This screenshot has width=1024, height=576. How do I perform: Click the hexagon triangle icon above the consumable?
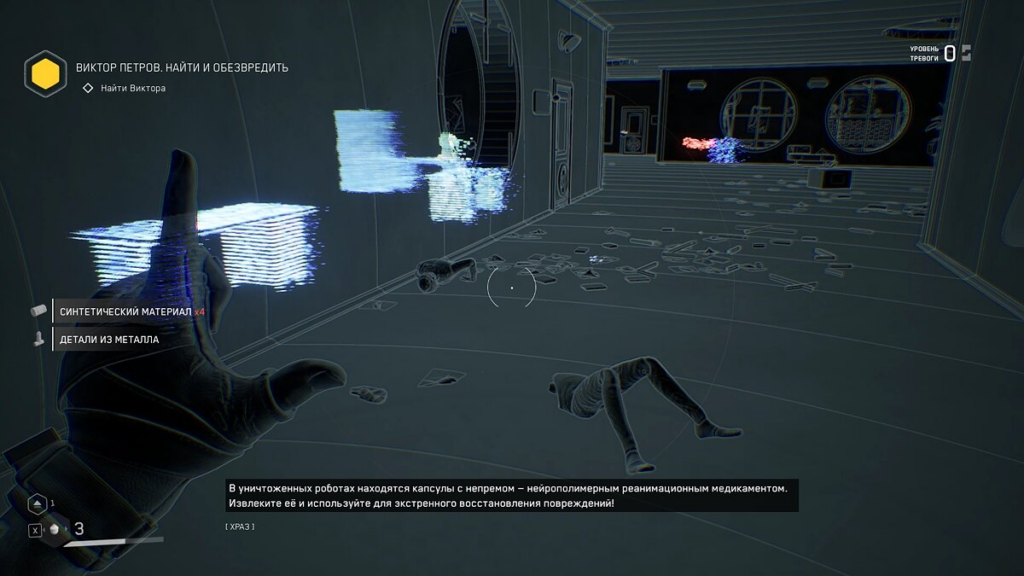pyautogui.click(x=37, y=504)
